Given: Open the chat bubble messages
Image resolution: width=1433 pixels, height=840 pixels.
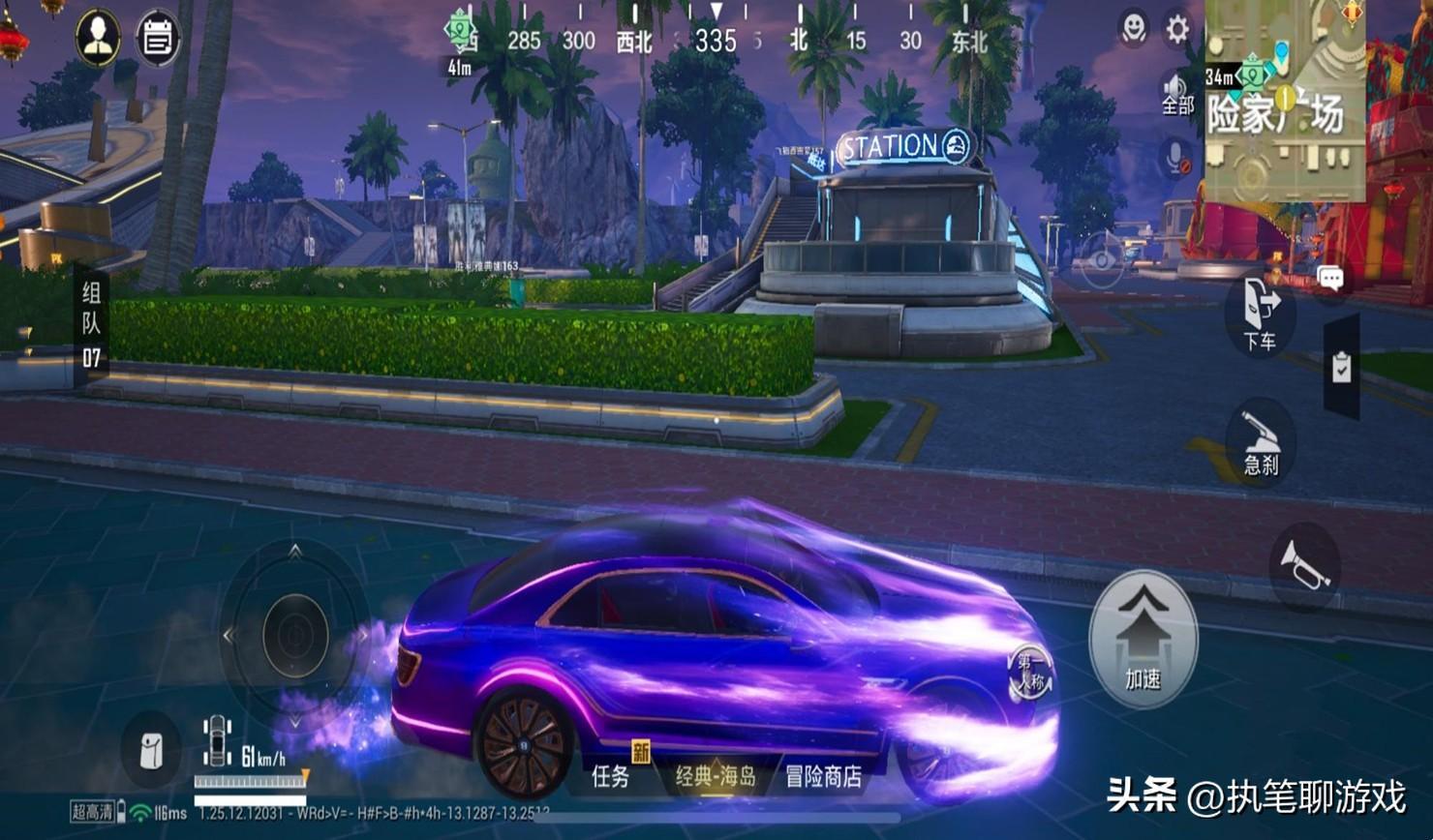Looking at the screenshot, I should (x=1330, y=280).
